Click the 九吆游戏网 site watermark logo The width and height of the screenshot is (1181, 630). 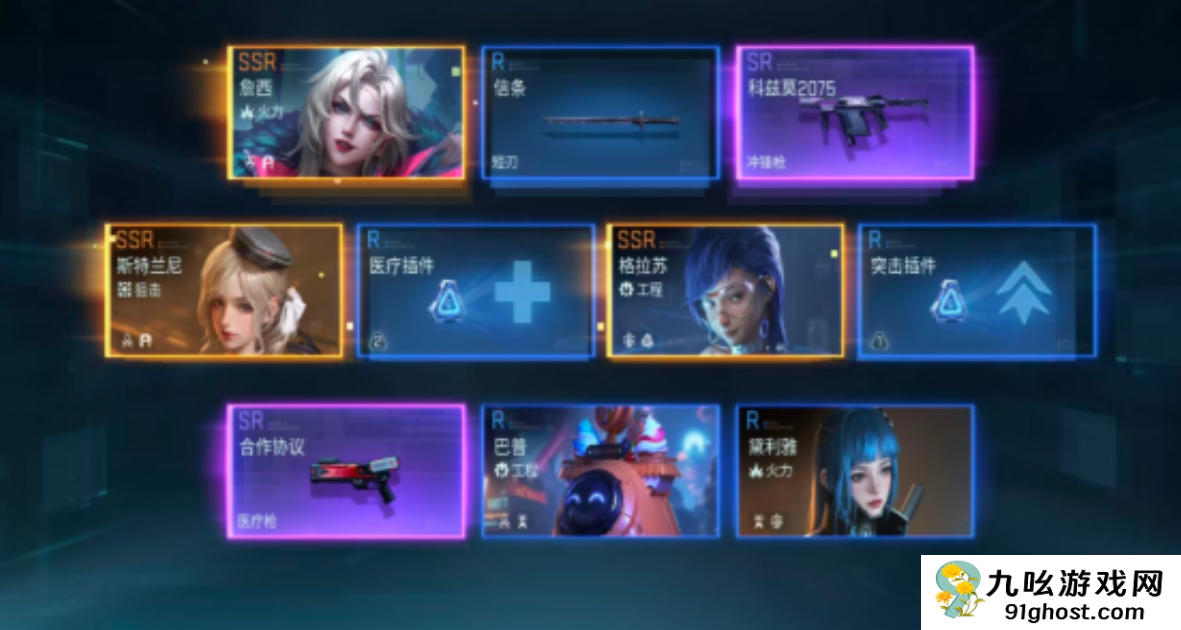pyautogui.click(x=1050, y=592)
